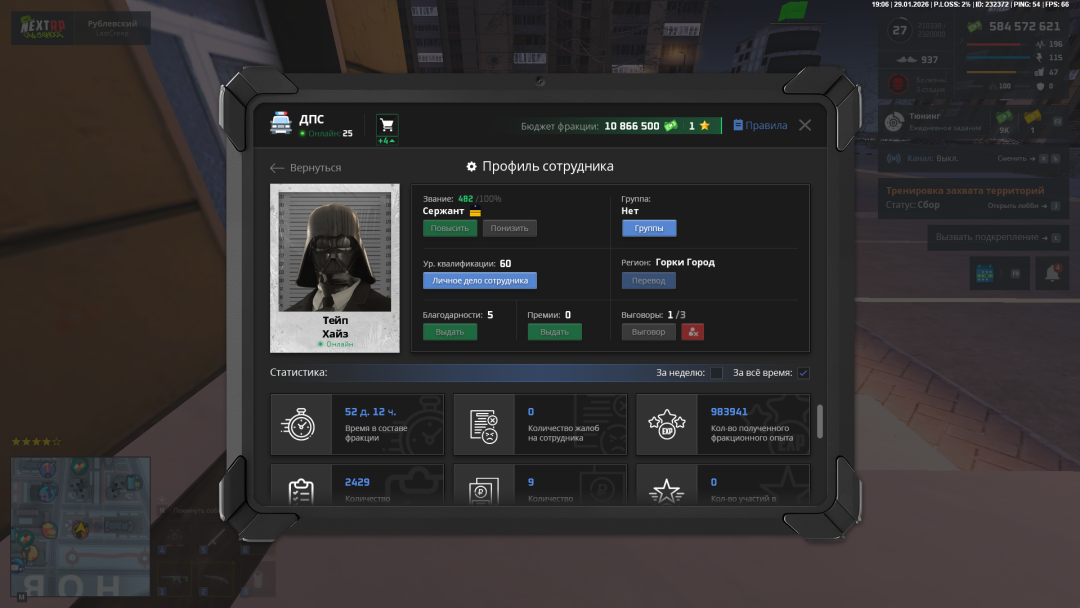Open the Правила rules link
Image resolution: width=1080 pixels, height=608 pixels.
(760, 126)
